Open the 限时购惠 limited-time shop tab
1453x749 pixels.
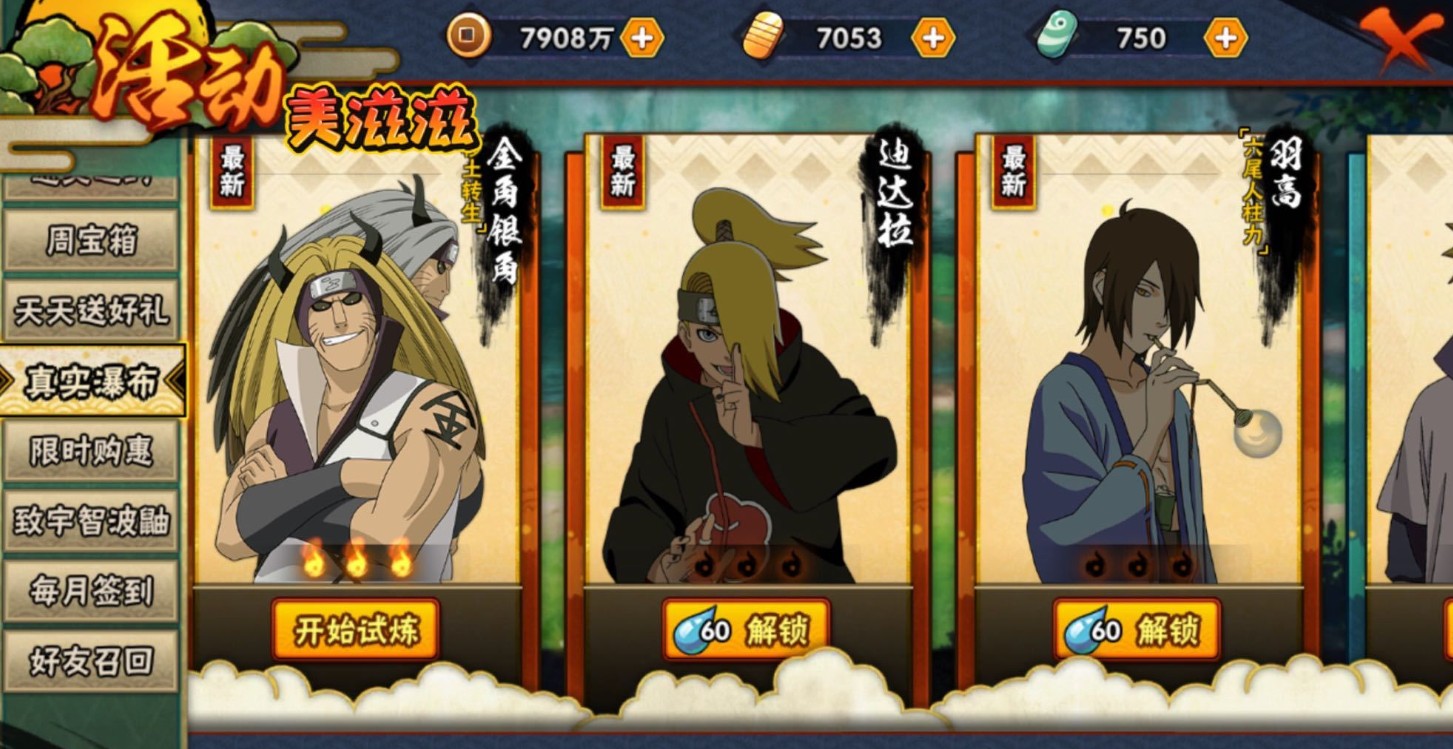[91, 451]
